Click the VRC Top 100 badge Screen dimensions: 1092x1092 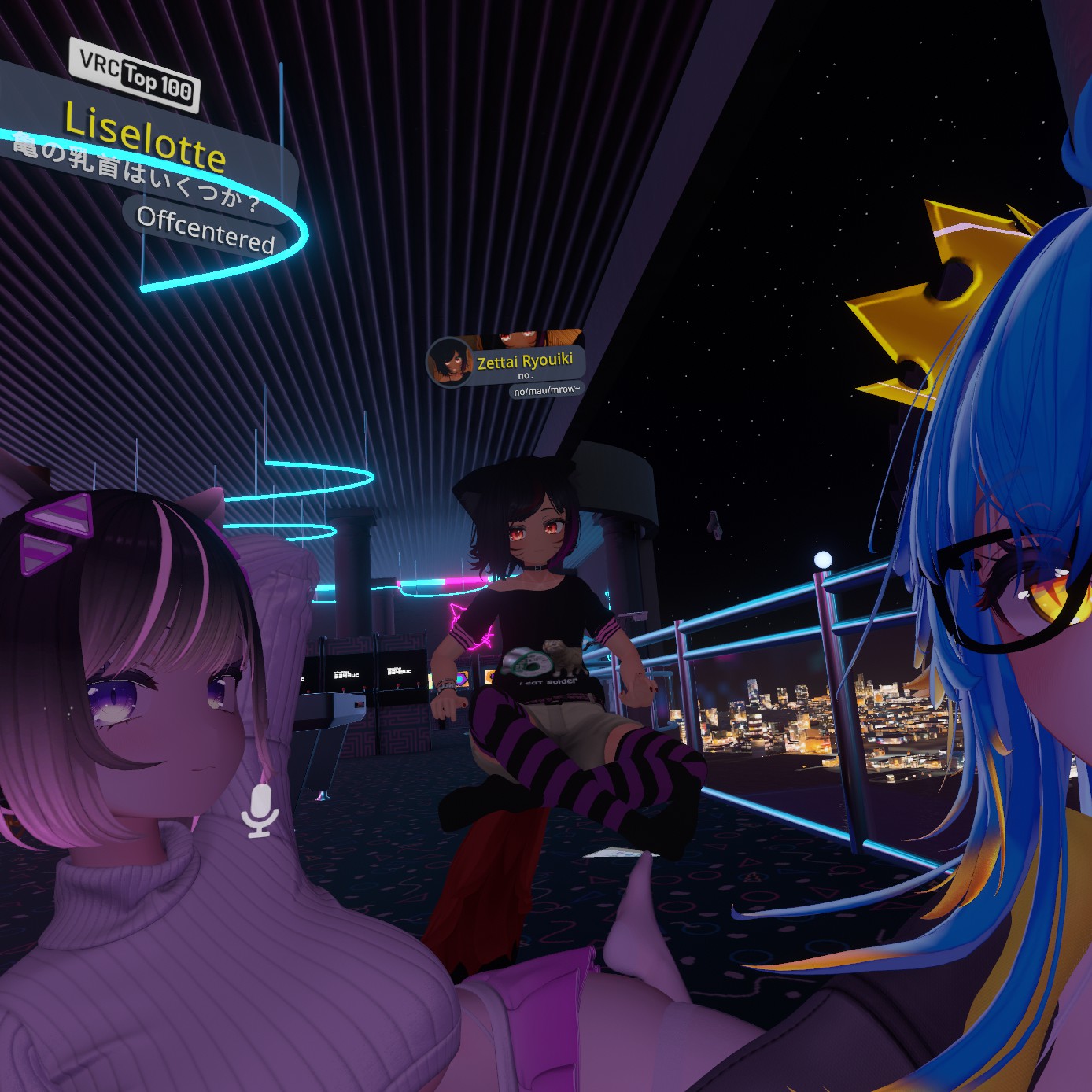click(135, 75)
